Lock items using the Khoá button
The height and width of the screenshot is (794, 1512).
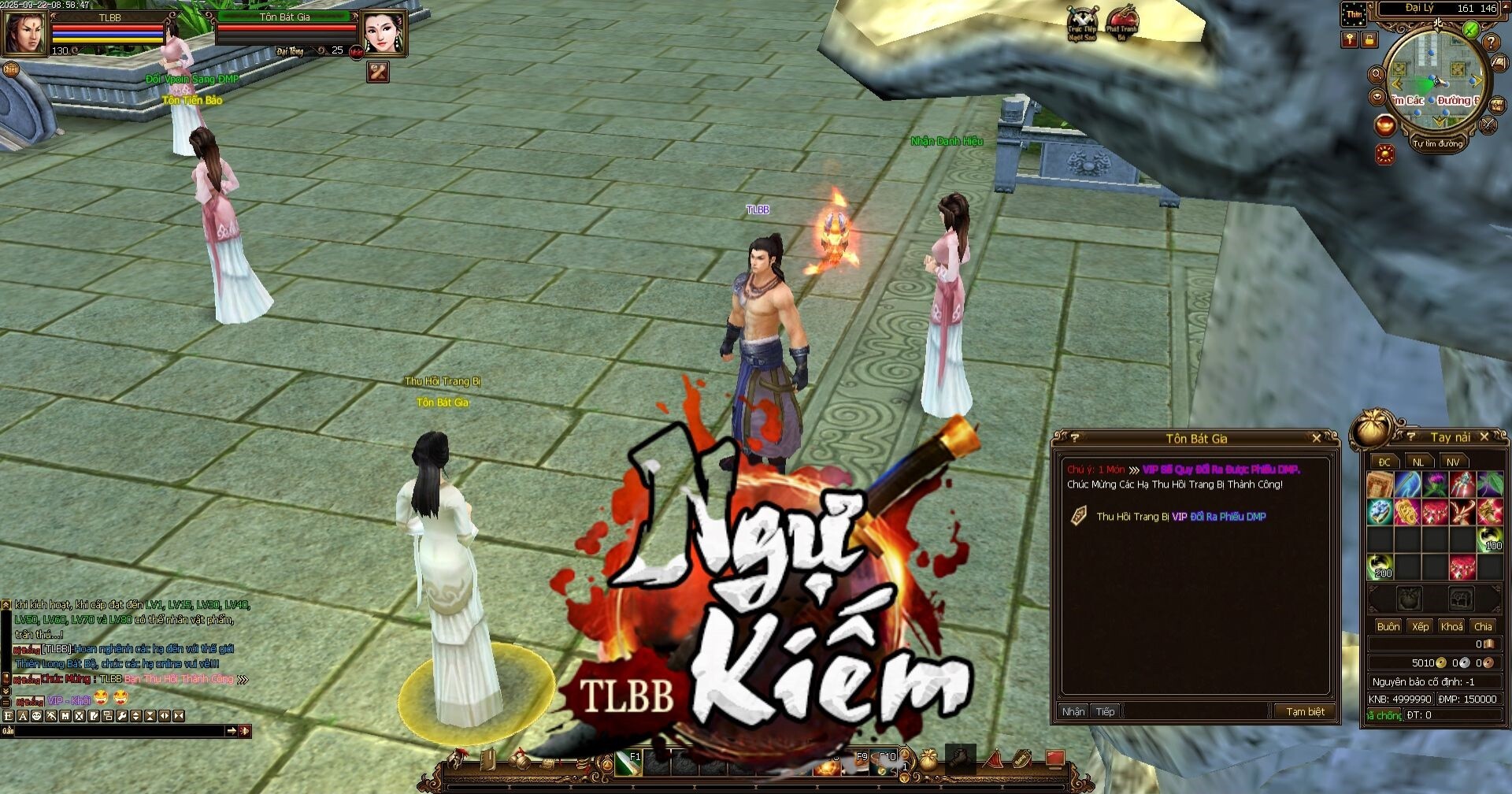1451,626
